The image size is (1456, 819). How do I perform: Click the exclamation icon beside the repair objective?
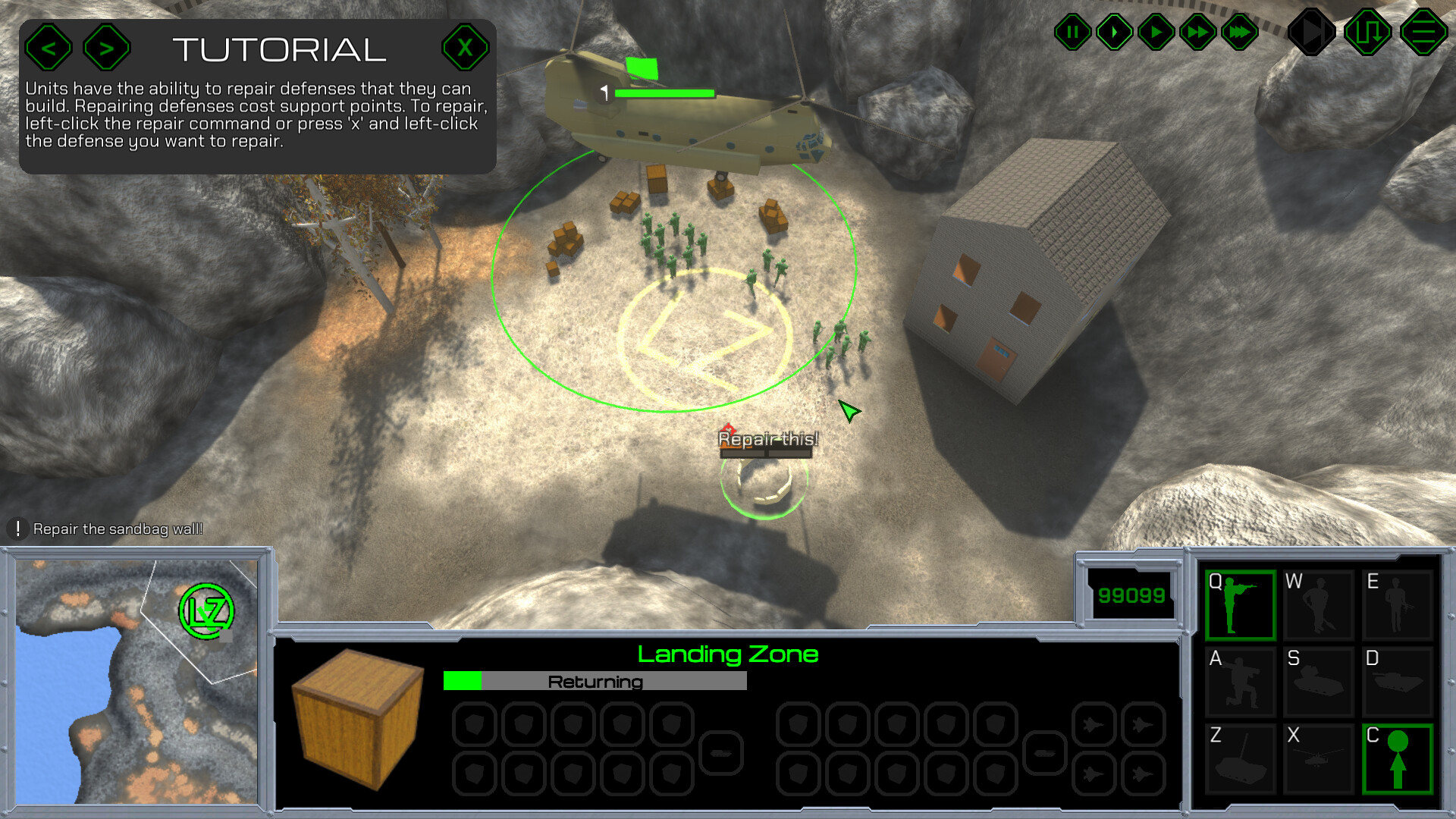point(16,527)
